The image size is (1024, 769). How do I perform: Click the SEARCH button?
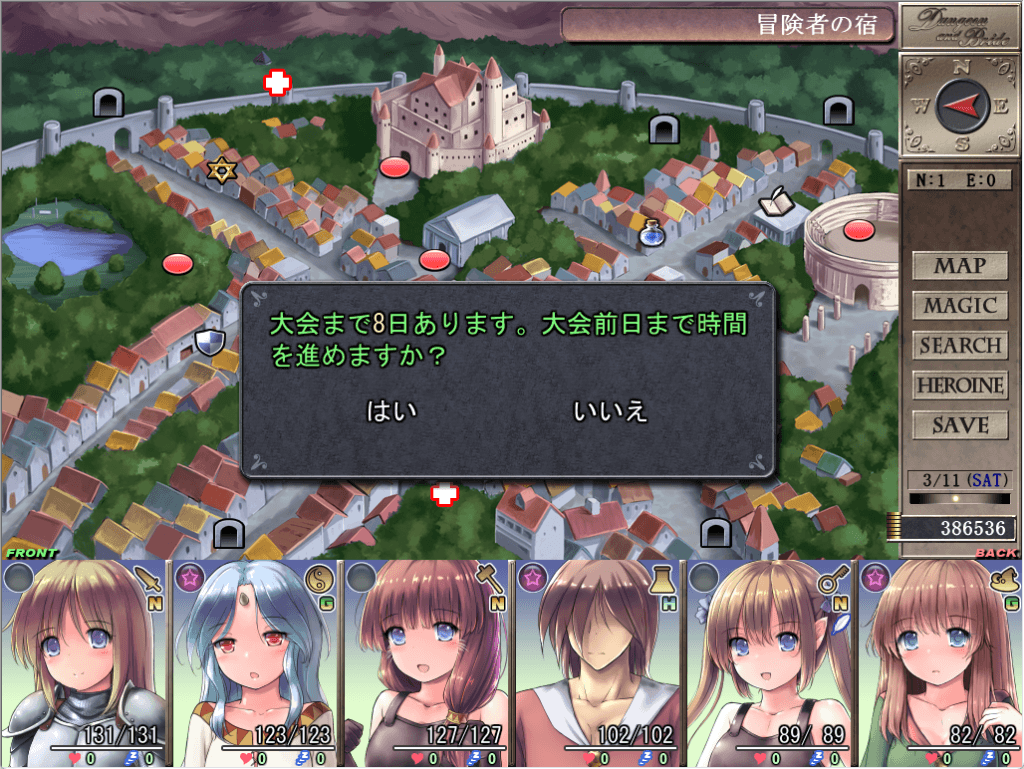[x=959, y=346]
